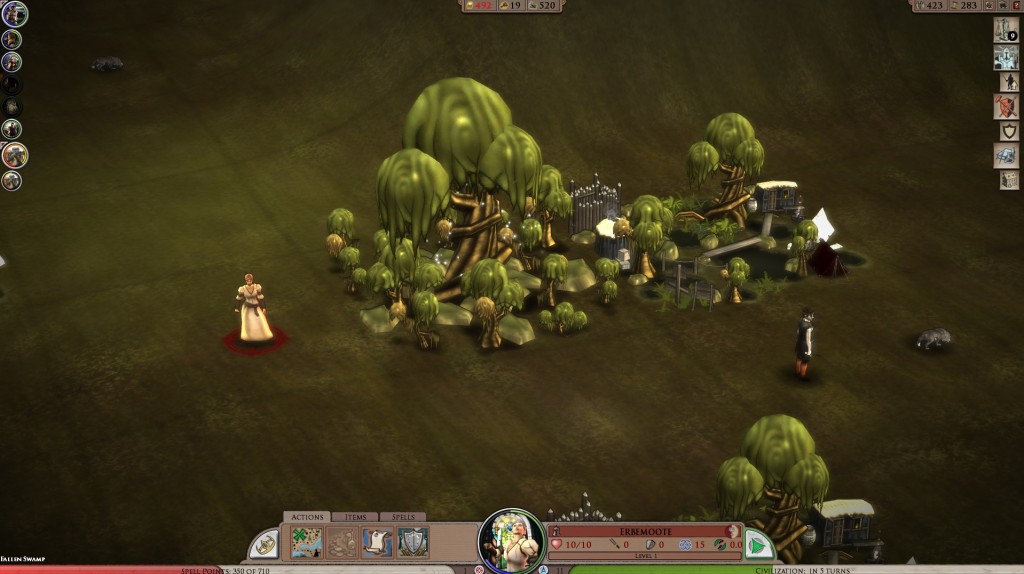Click the green arrow end turn button
Image resolution: width=1024 pixels, height=574 pixels.
[x=759, y=545]
